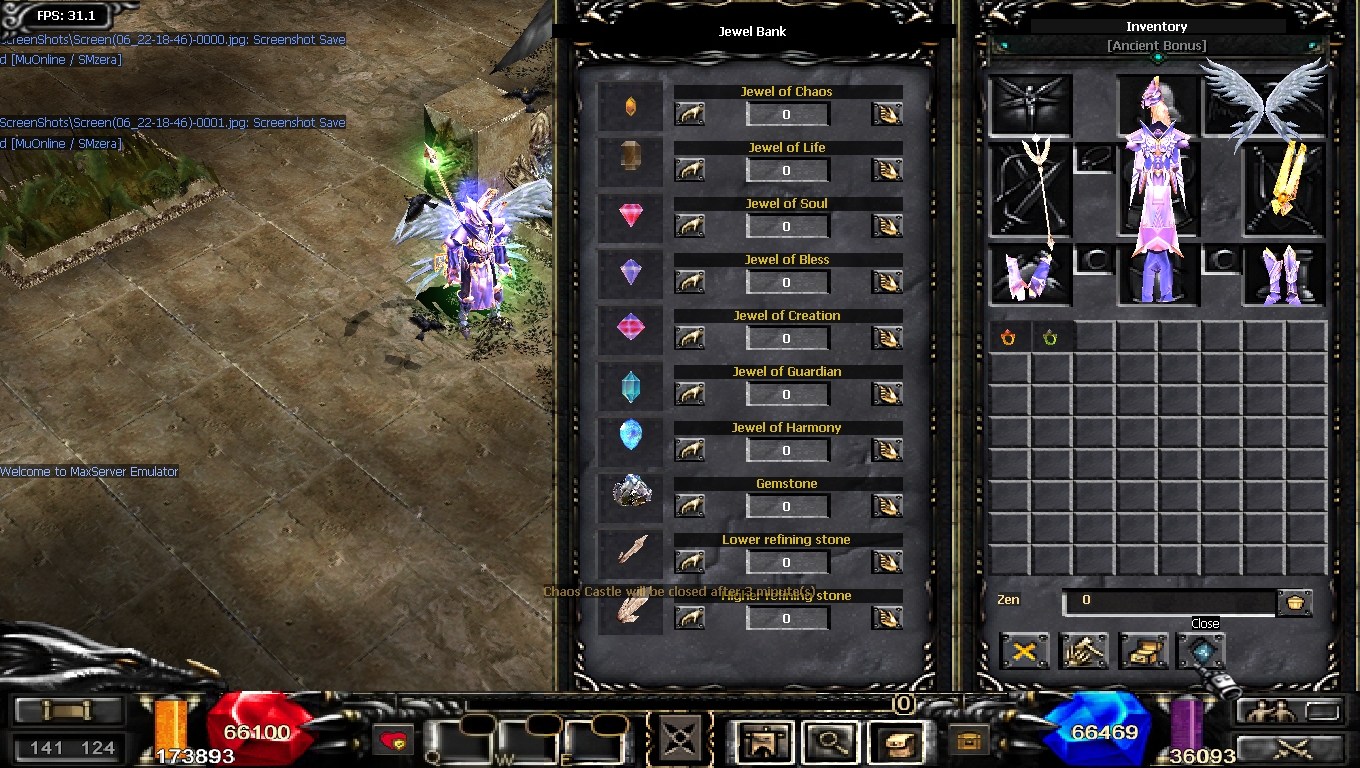Image resolution: width=1360 pixels, height=768 pixels.
Task: Deposit Jewel of Chaos into the bank
Action: (x=689, y=114)
